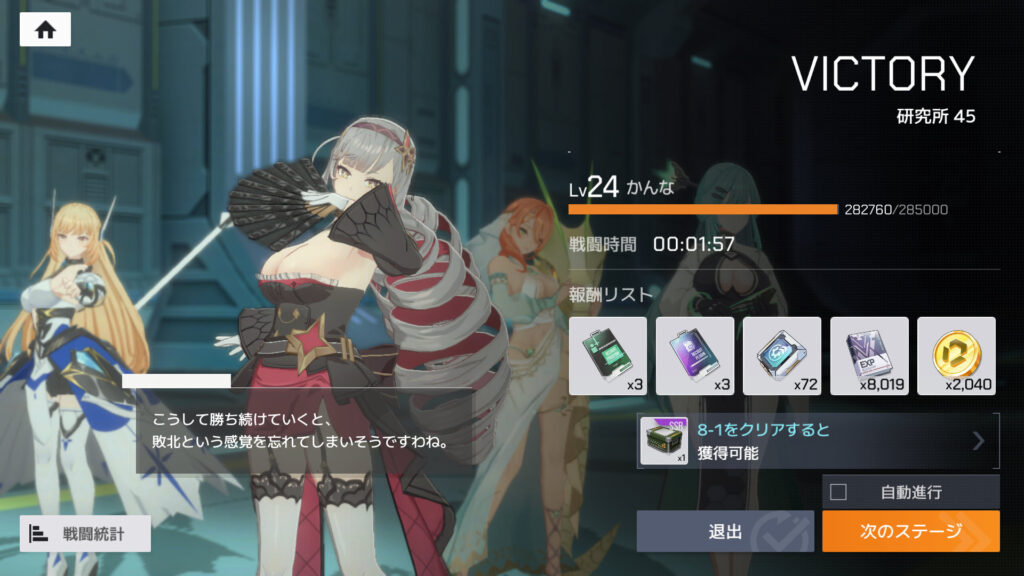Select the purple device reward item
The image size is (1024, 576).
click(695, 356)
